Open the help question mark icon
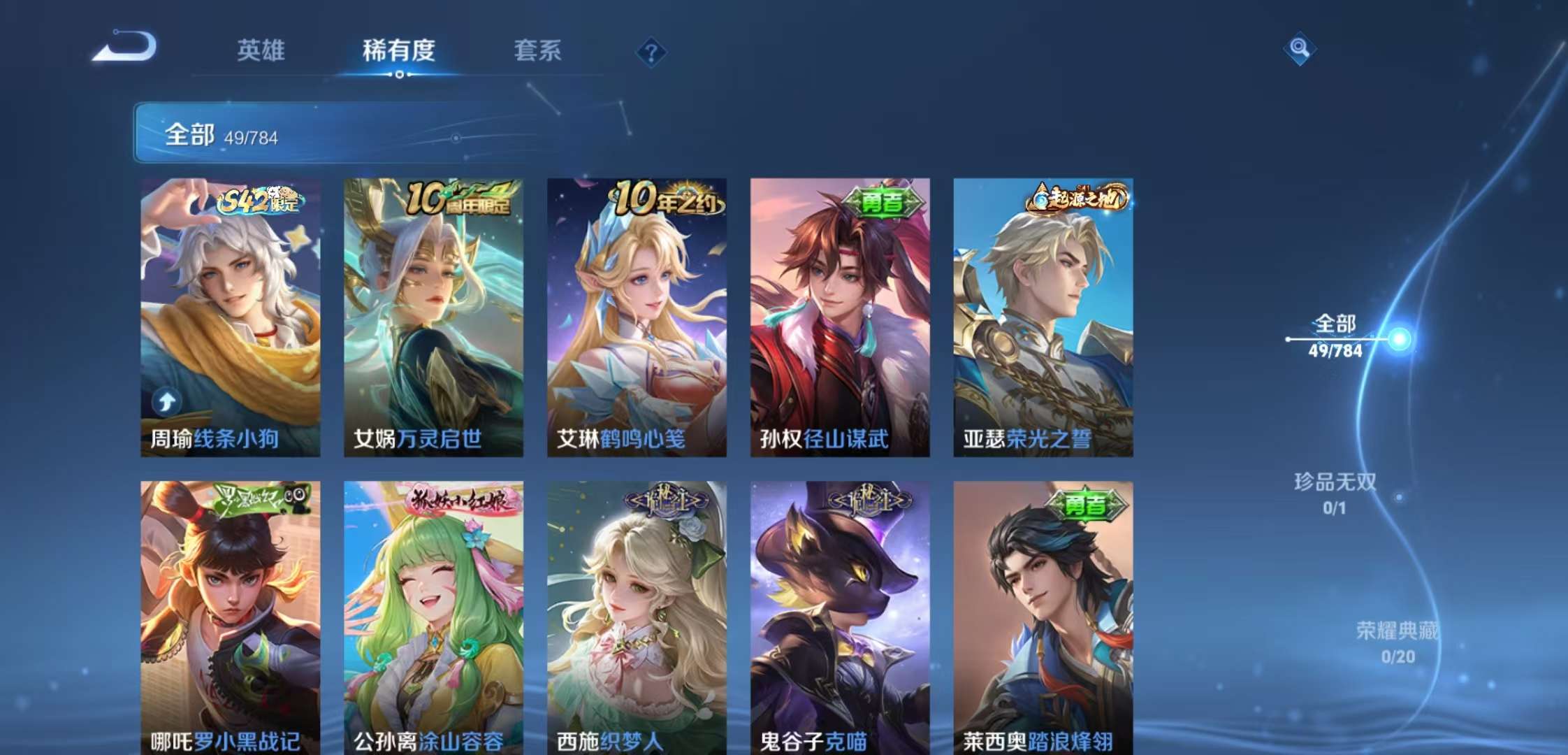This screenshot has width=1568, height=755. click(652, 52)
